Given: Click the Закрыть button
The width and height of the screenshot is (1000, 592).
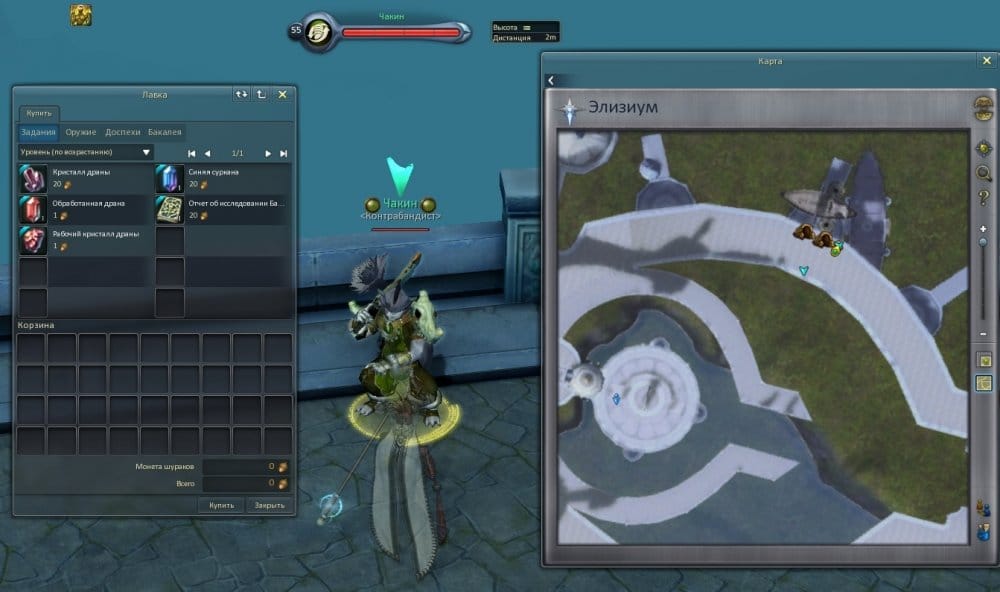Looking at the screenshot, I should [269, 505].
